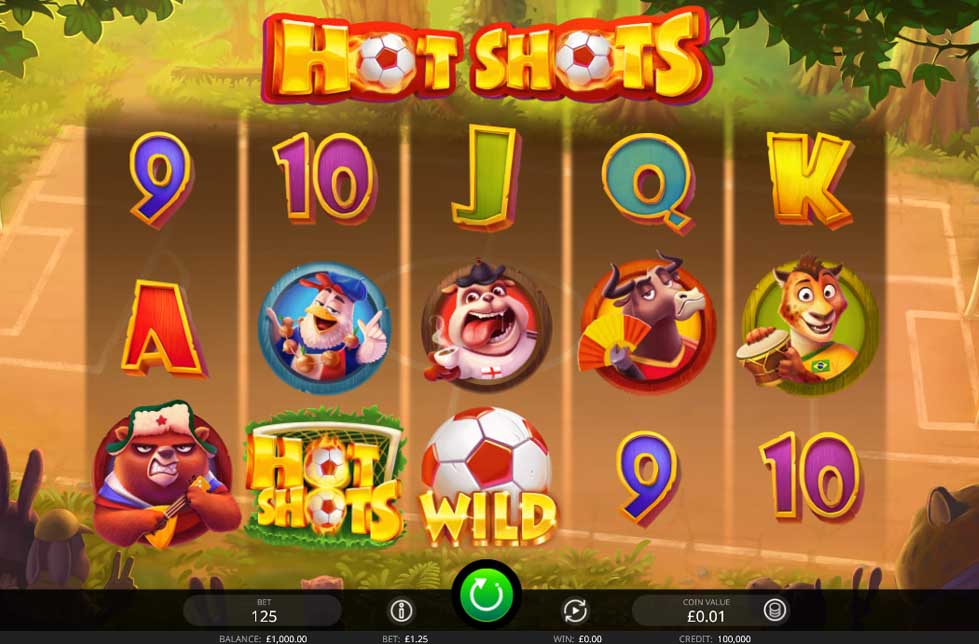Activate the autoplay button

pos(575,610)
